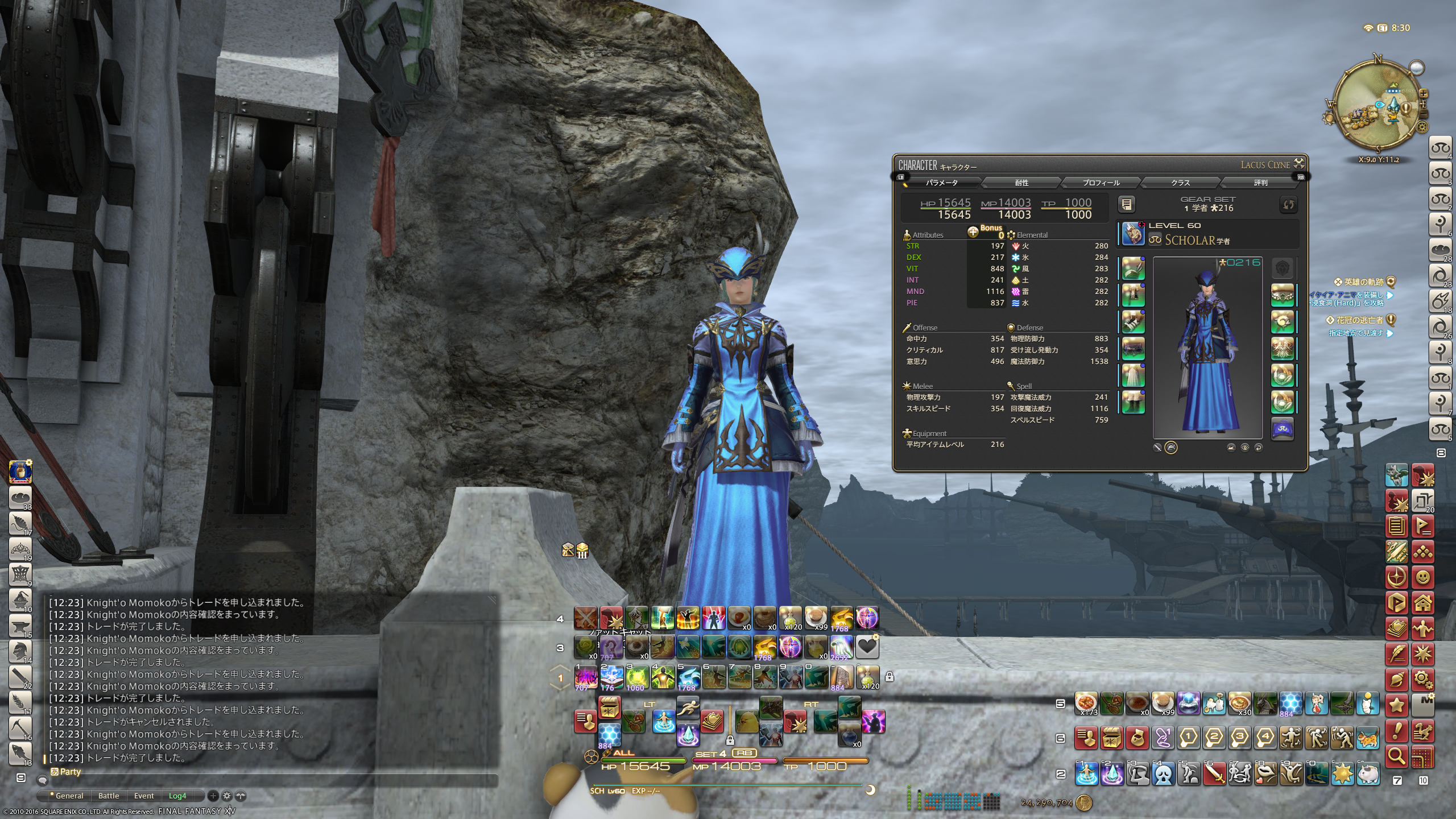Select the クラス tab
The width and height of the screenshot is (1456, 819).
click(1180, 183)
